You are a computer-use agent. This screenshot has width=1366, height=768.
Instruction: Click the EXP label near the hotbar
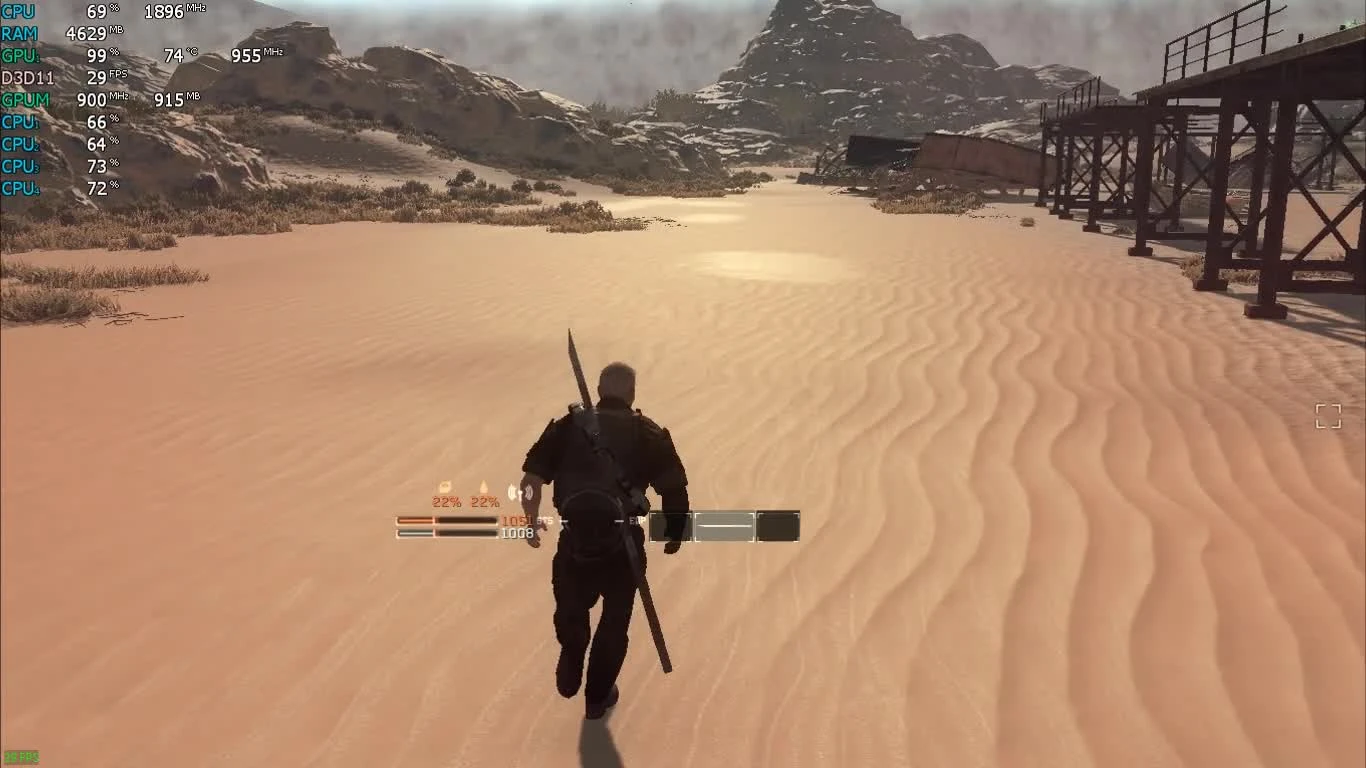636,520
